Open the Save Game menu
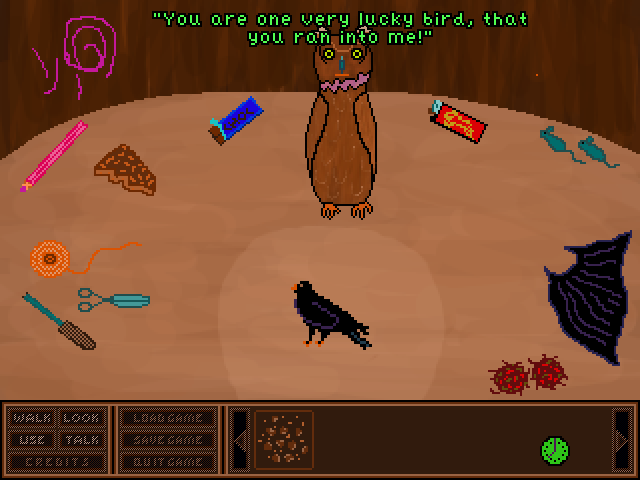 click(x=169, y=440)
